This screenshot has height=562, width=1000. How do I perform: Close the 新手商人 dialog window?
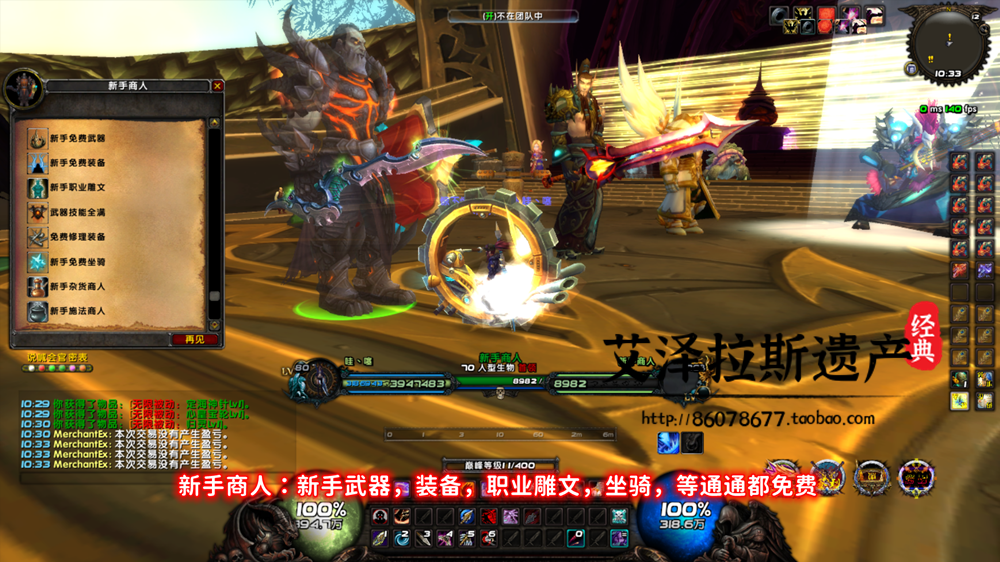(218, 86)
